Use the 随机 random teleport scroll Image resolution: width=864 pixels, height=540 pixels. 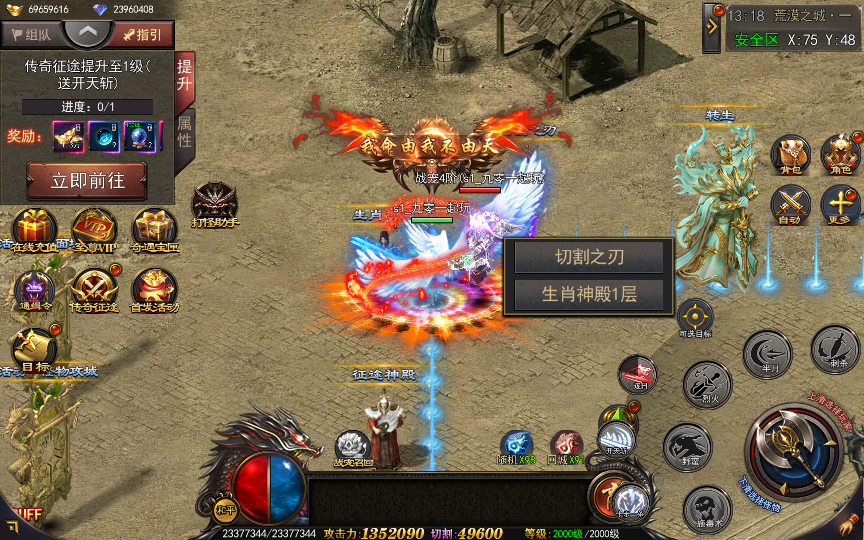pos(516,445)
